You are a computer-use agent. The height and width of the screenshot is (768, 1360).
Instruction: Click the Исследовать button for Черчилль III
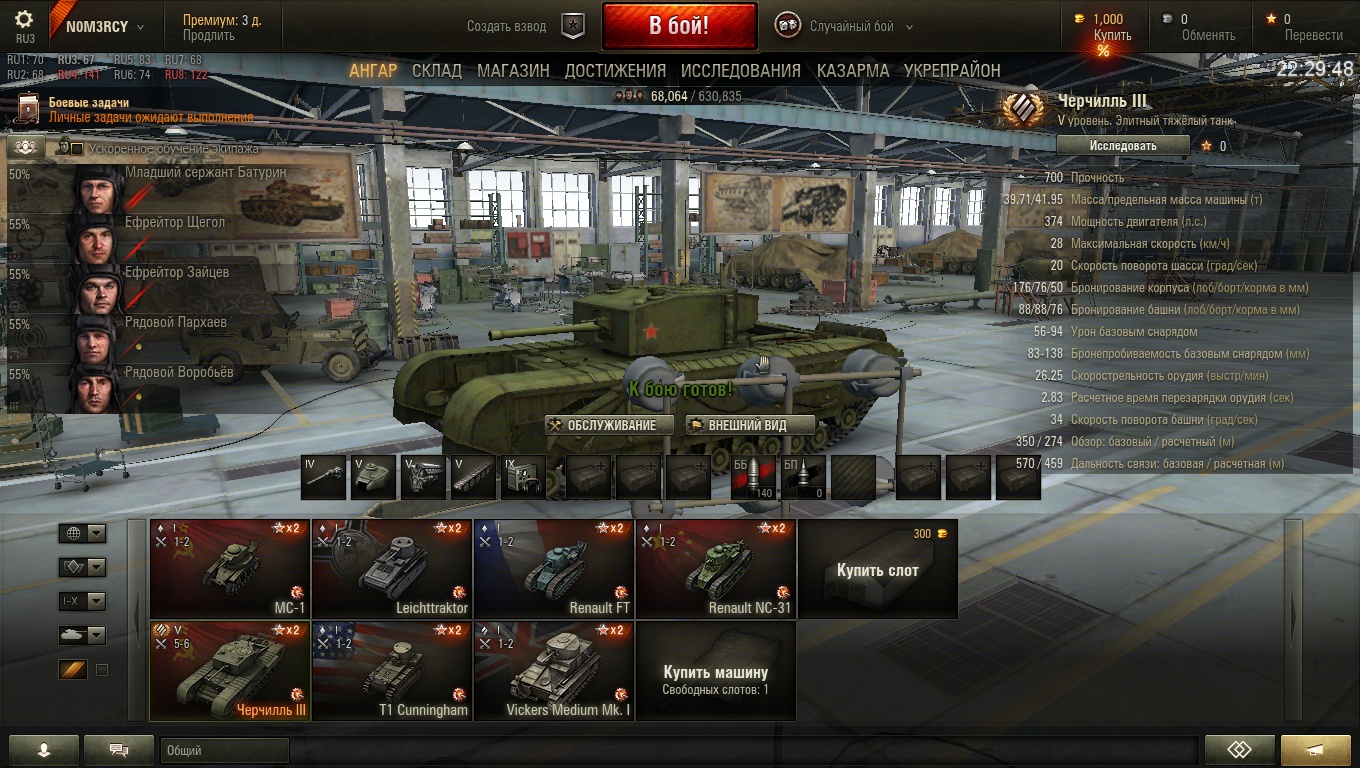1123,146
